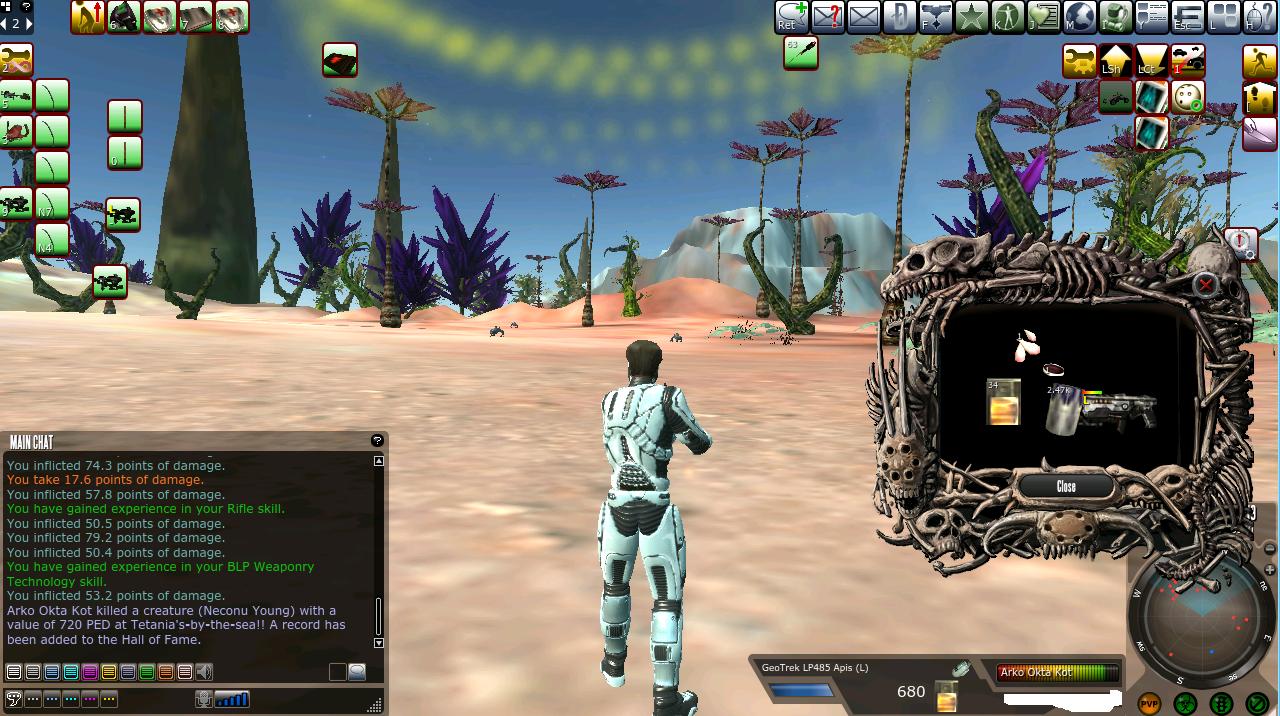This screenshot has width=1280, height=716.
Task: Close the loot window
Action: pyautogui.click(x=1066, y=486)
